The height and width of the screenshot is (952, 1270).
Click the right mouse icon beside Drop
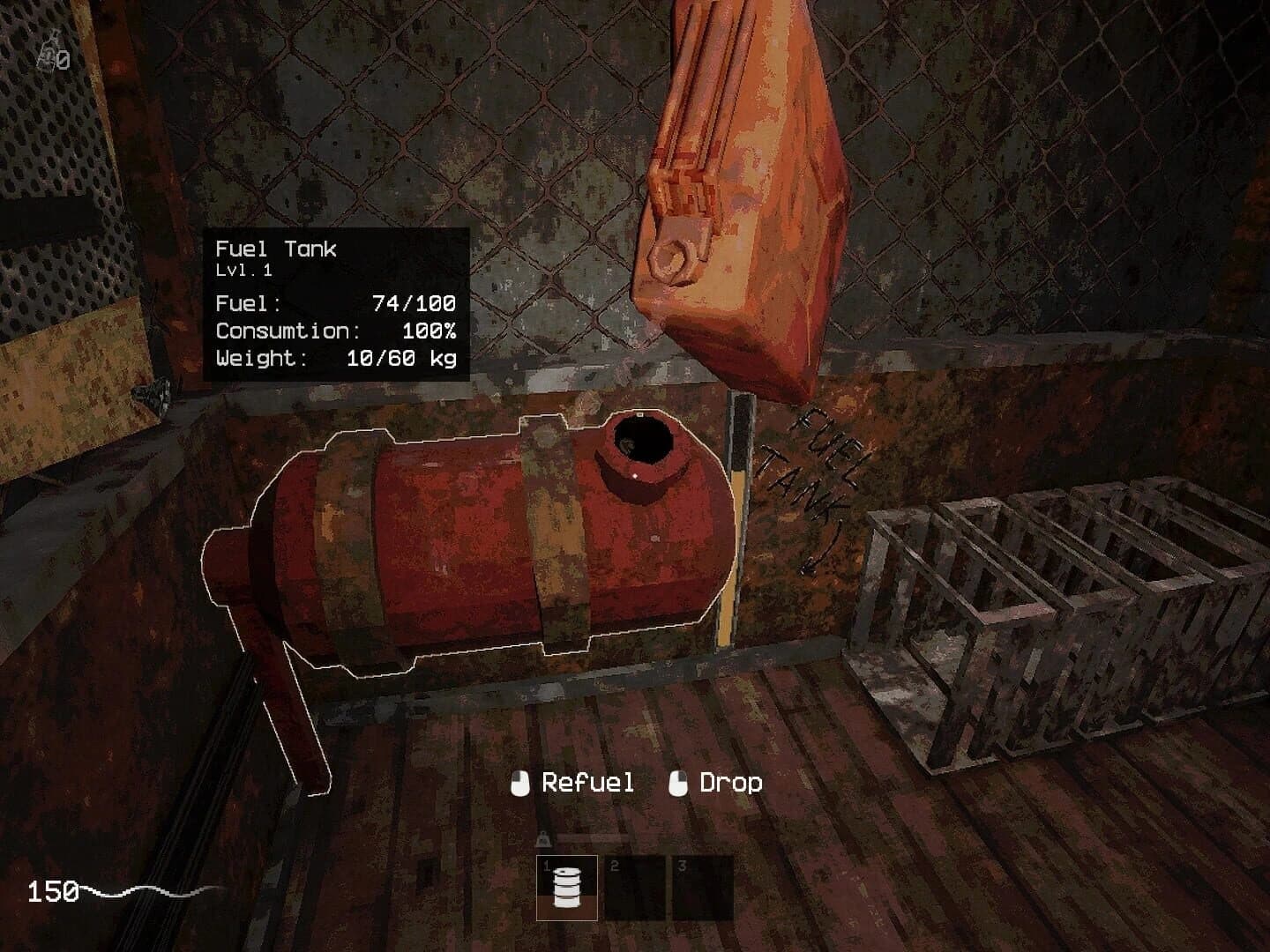coord(679,782)
